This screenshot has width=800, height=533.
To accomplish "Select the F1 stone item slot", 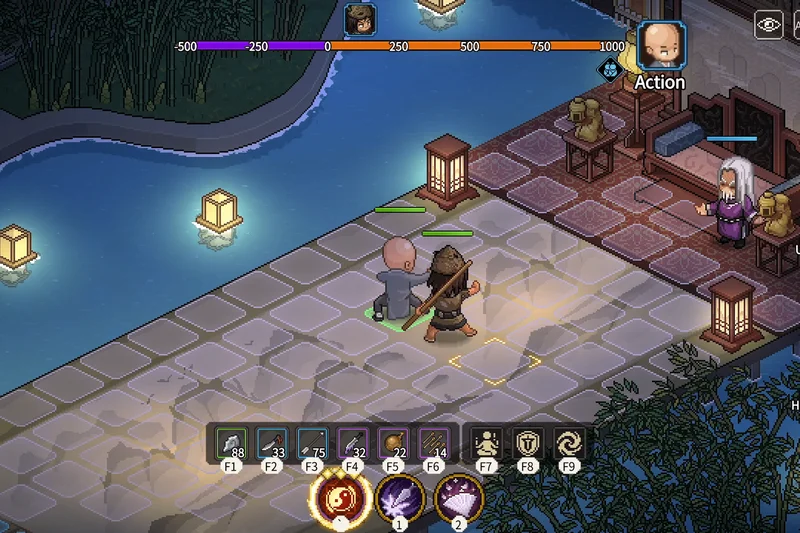I will click(231, 443).
